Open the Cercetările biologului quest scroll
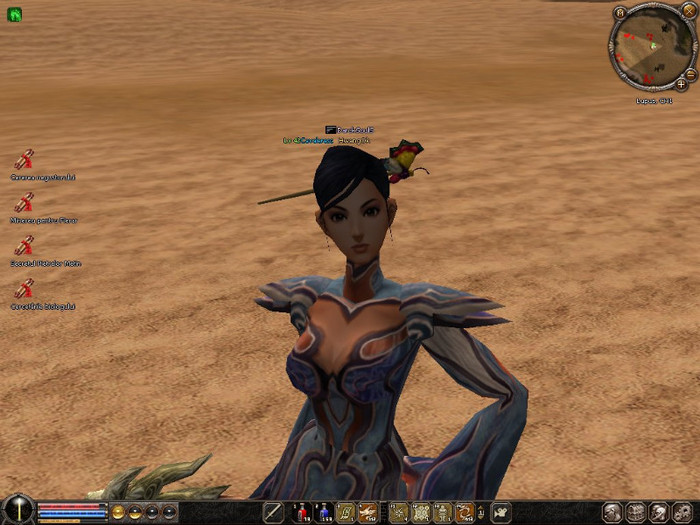This screenshot has height=525, width=700. coord(24,289)
